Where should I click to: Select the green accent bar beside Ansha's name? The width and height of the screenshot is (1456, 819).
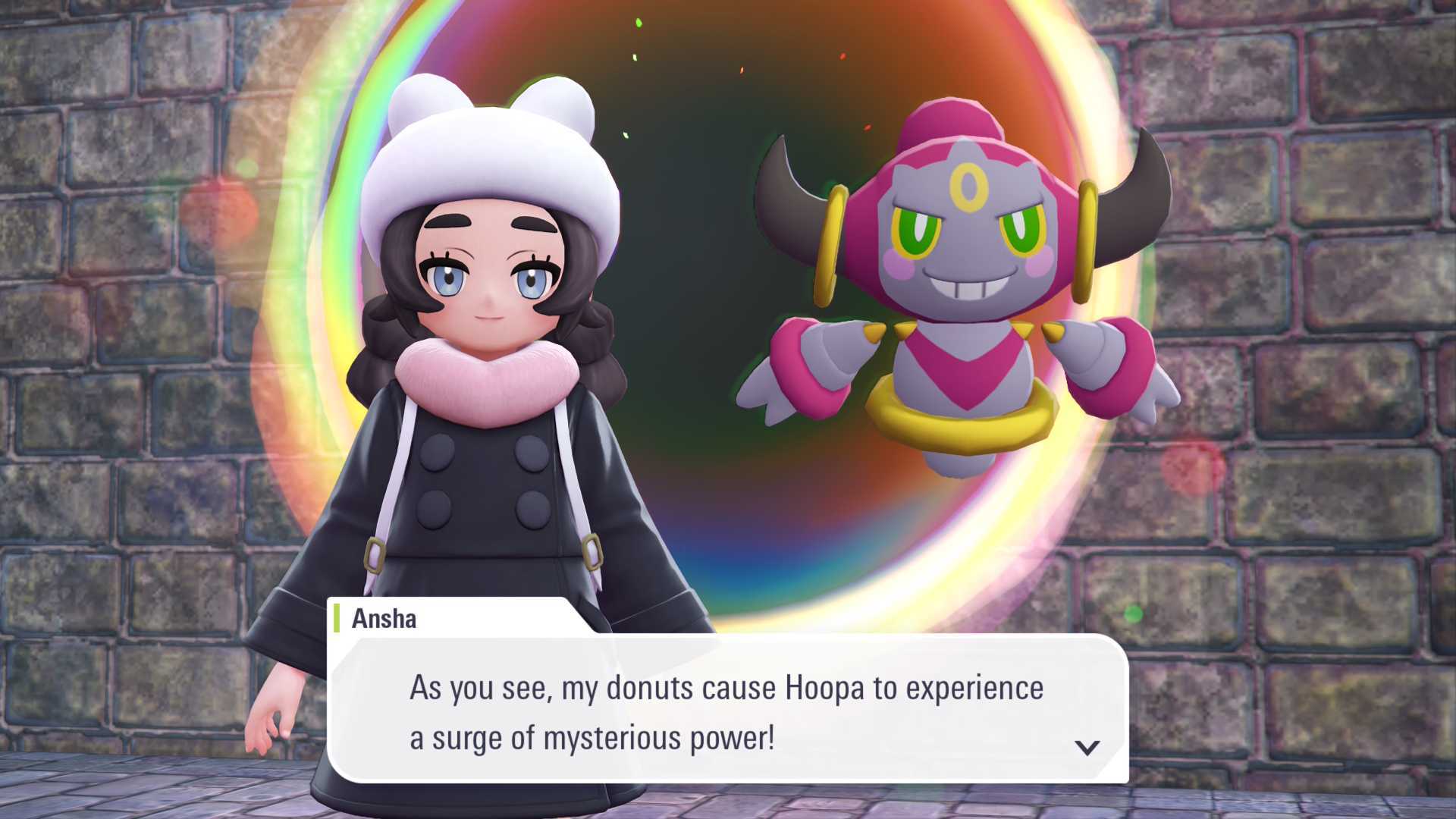coord(336,620)
